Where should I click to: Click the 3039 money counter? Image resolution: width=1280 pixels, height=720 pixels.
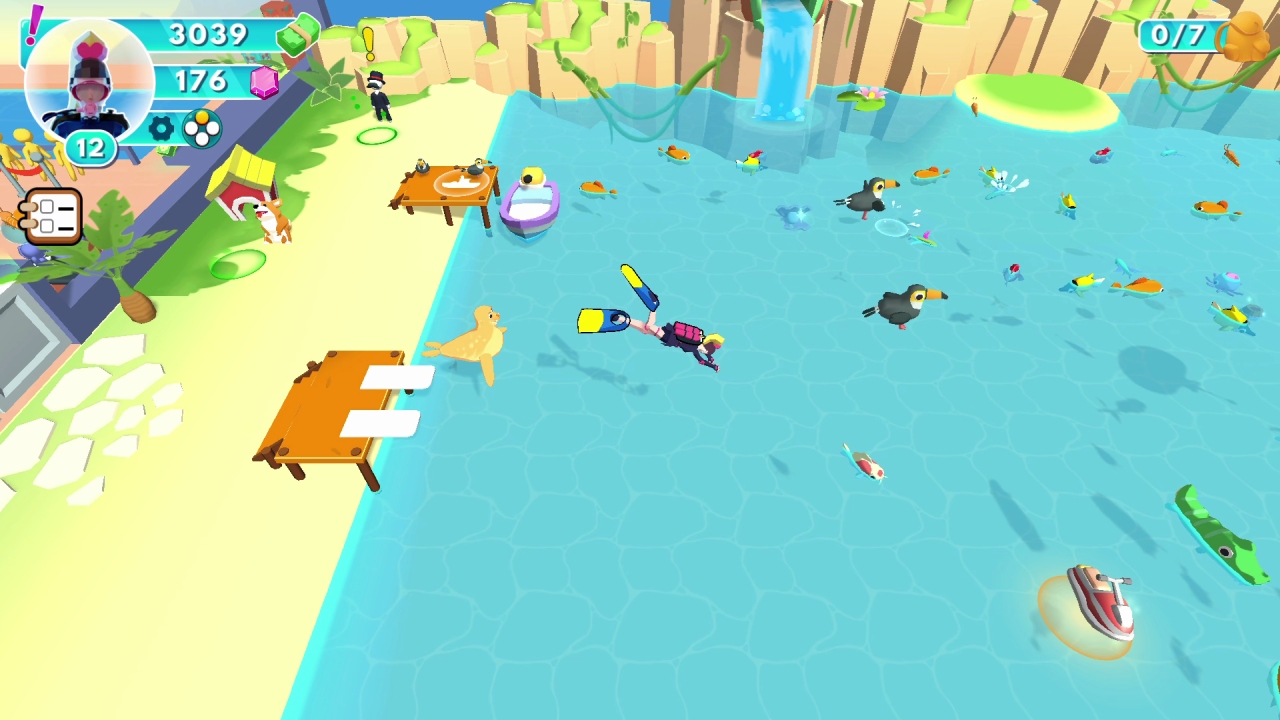[x=208, y=36]
